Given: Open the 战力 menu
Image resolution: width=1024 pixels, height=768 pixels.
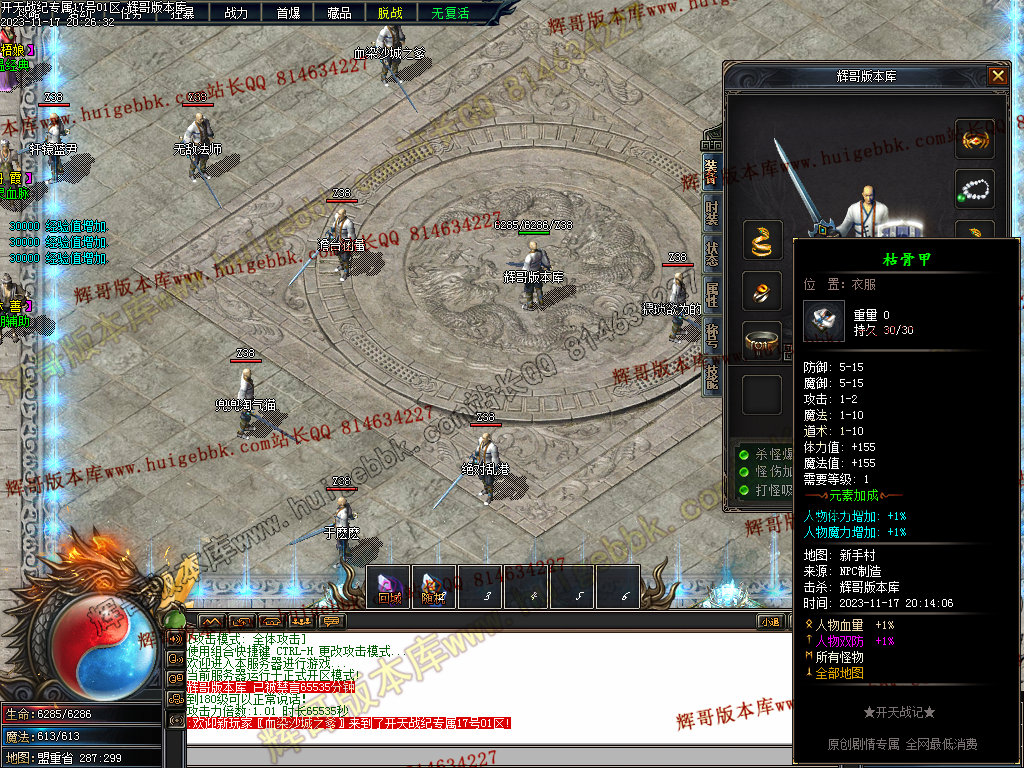Looking at the screenshot, I should click(x=236, y=13).
